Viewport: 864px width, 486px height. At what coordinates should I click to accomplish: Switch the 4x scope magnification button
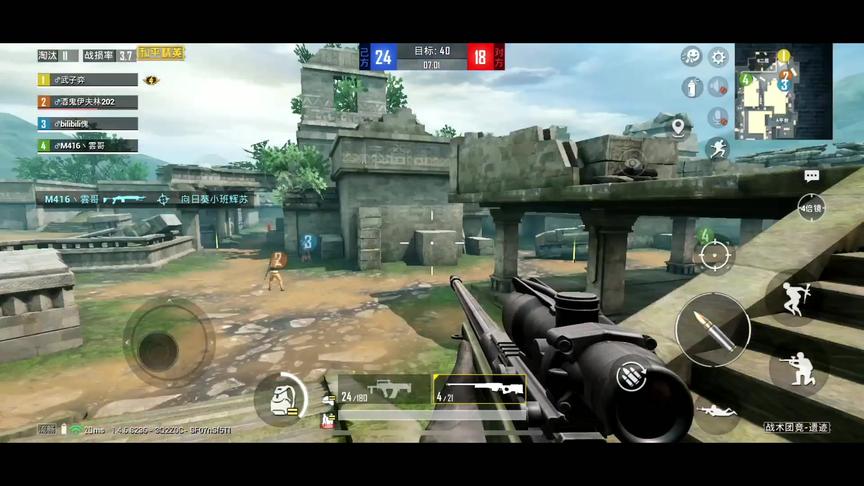coord(812,207)
